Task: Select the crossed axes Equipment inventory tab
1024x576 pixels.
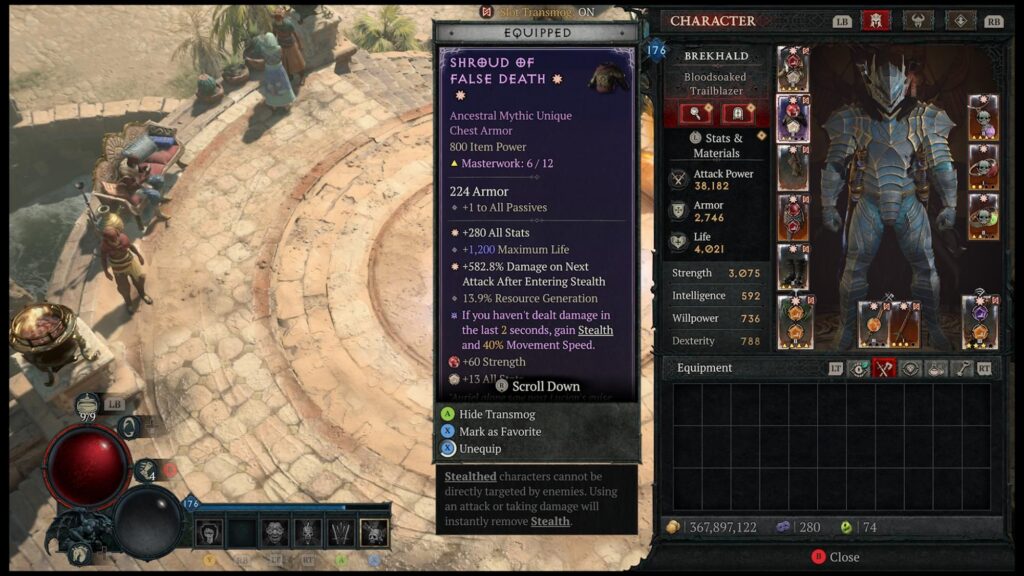Action: [x=884, y=368]
